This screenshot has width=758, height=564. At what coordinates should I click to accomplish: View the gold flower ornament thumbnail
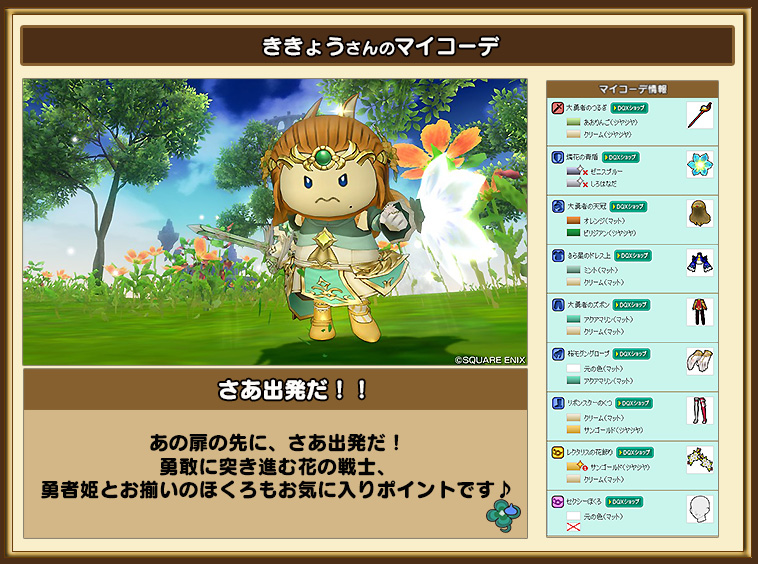pyautogui.click(x=699, y=459)
